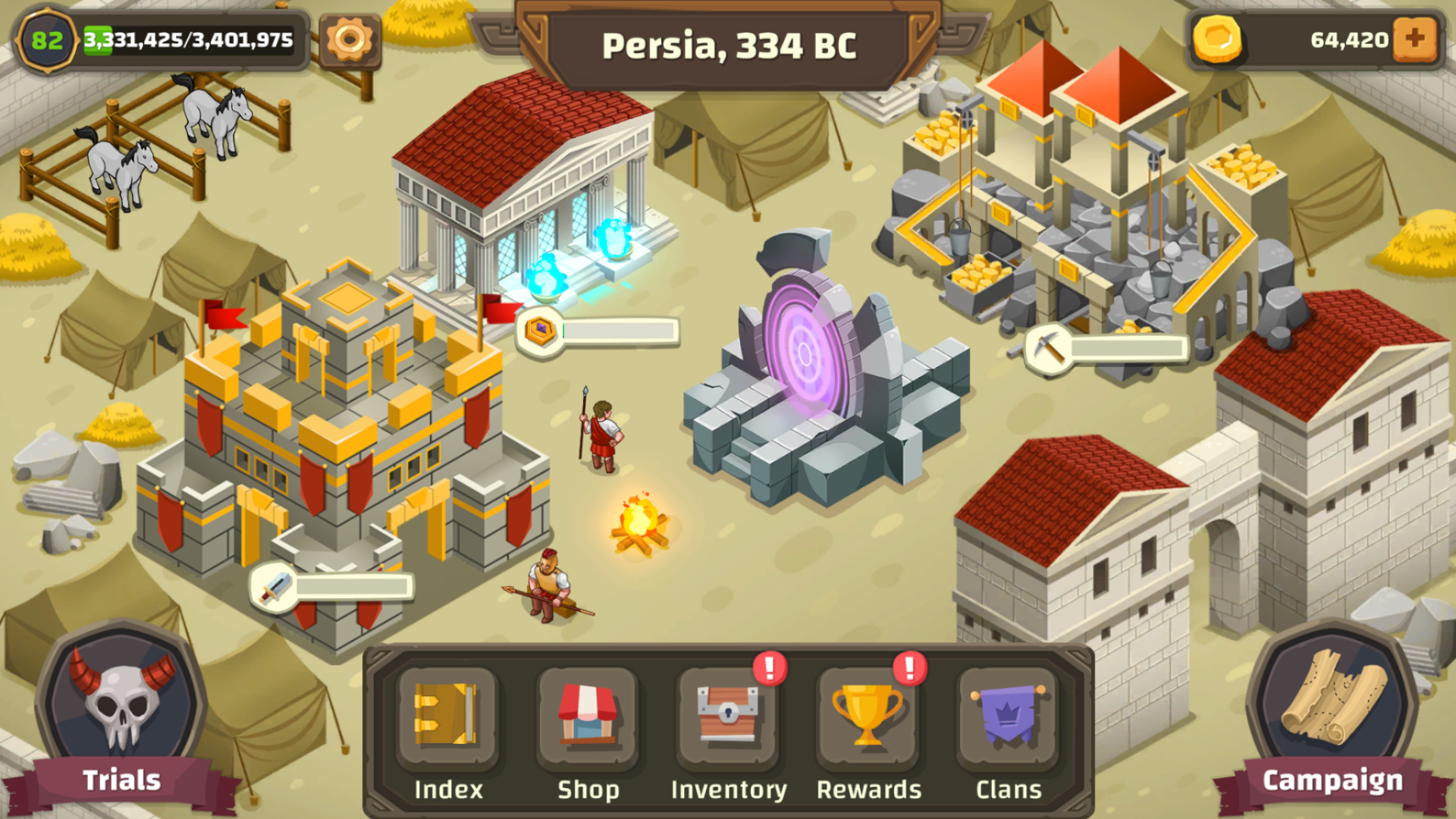
Task: Select the pickaxe mine progress label
Action: point(1106,349)
